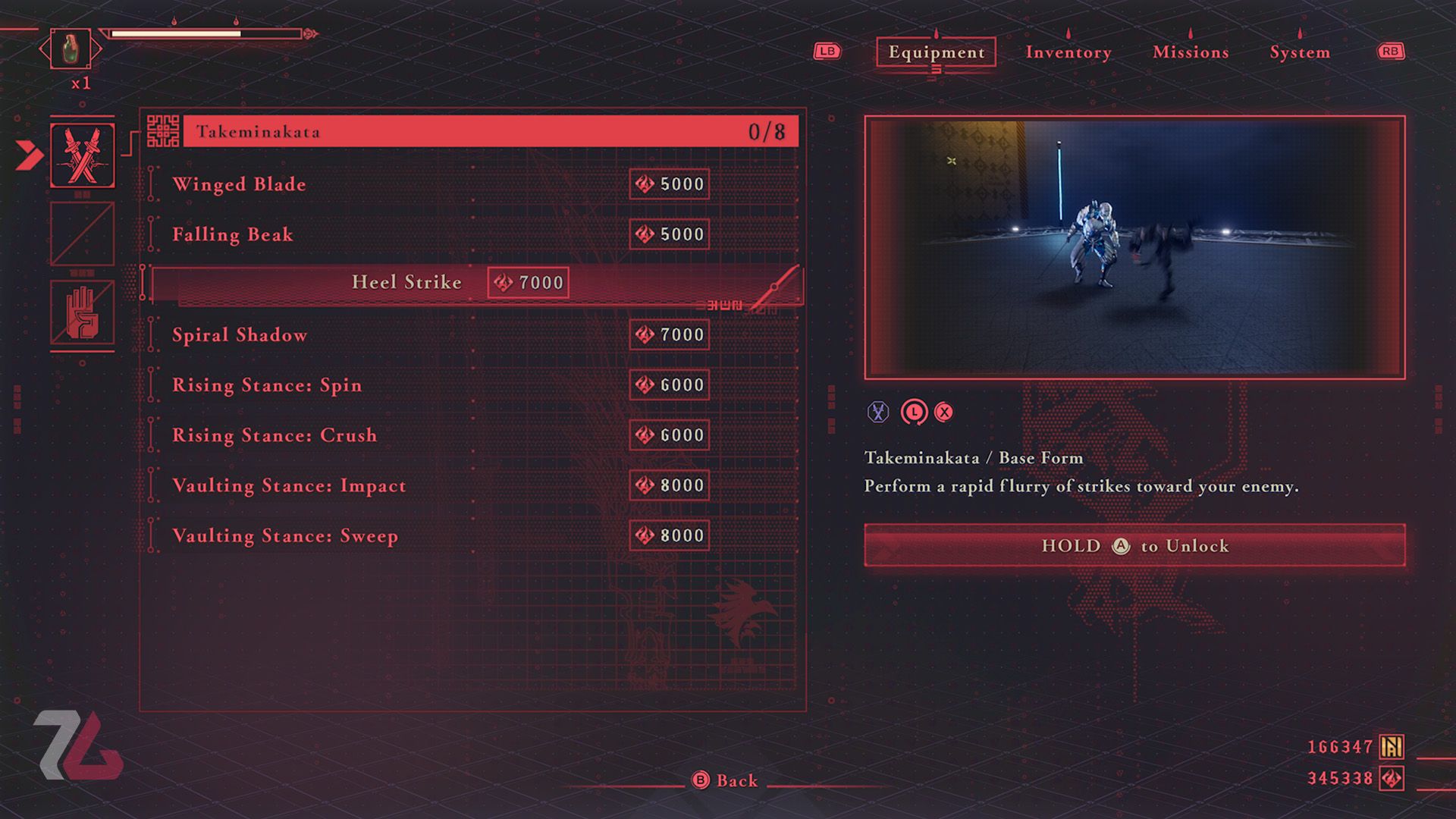View the skill preview video thumbnail
The width and height of the screenshot is (1456, 819).
coord(1134,247)
